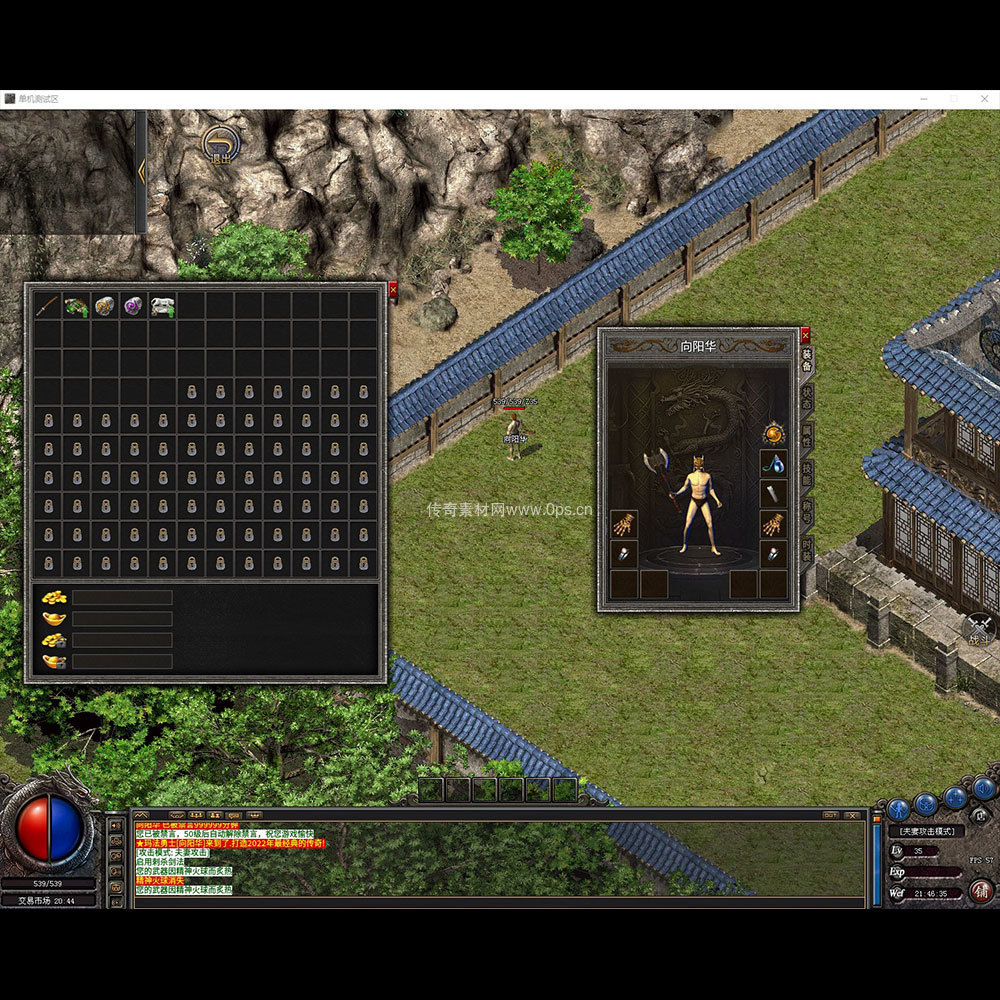Click the window maximize button
This screenshot has height=1000, width=1000.
(x=953, y=99)
